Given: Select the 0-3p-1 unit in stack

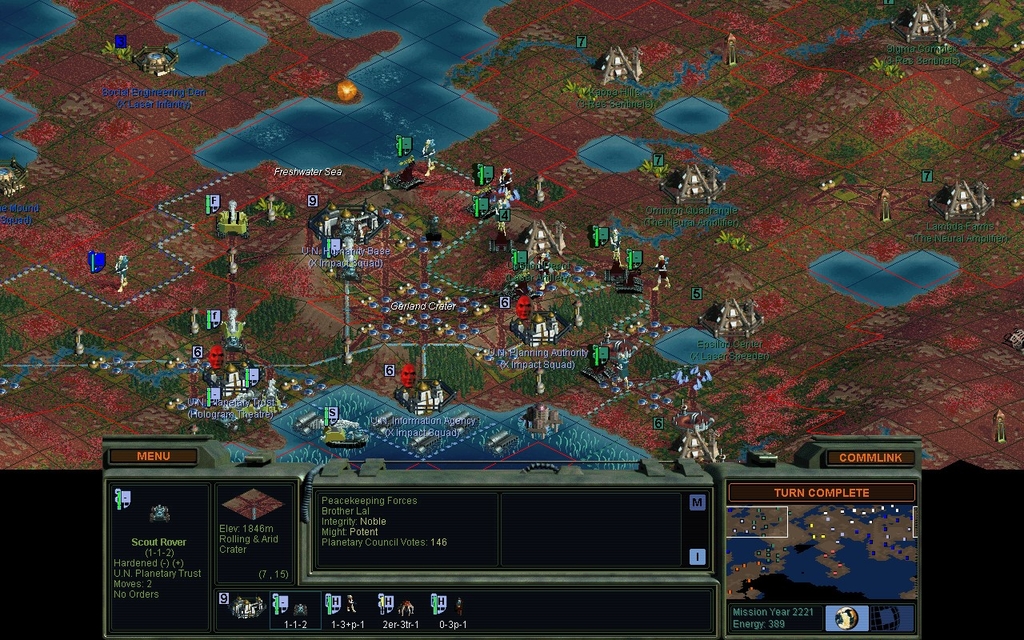Looking at the screenshot, I should coord(454,608).
